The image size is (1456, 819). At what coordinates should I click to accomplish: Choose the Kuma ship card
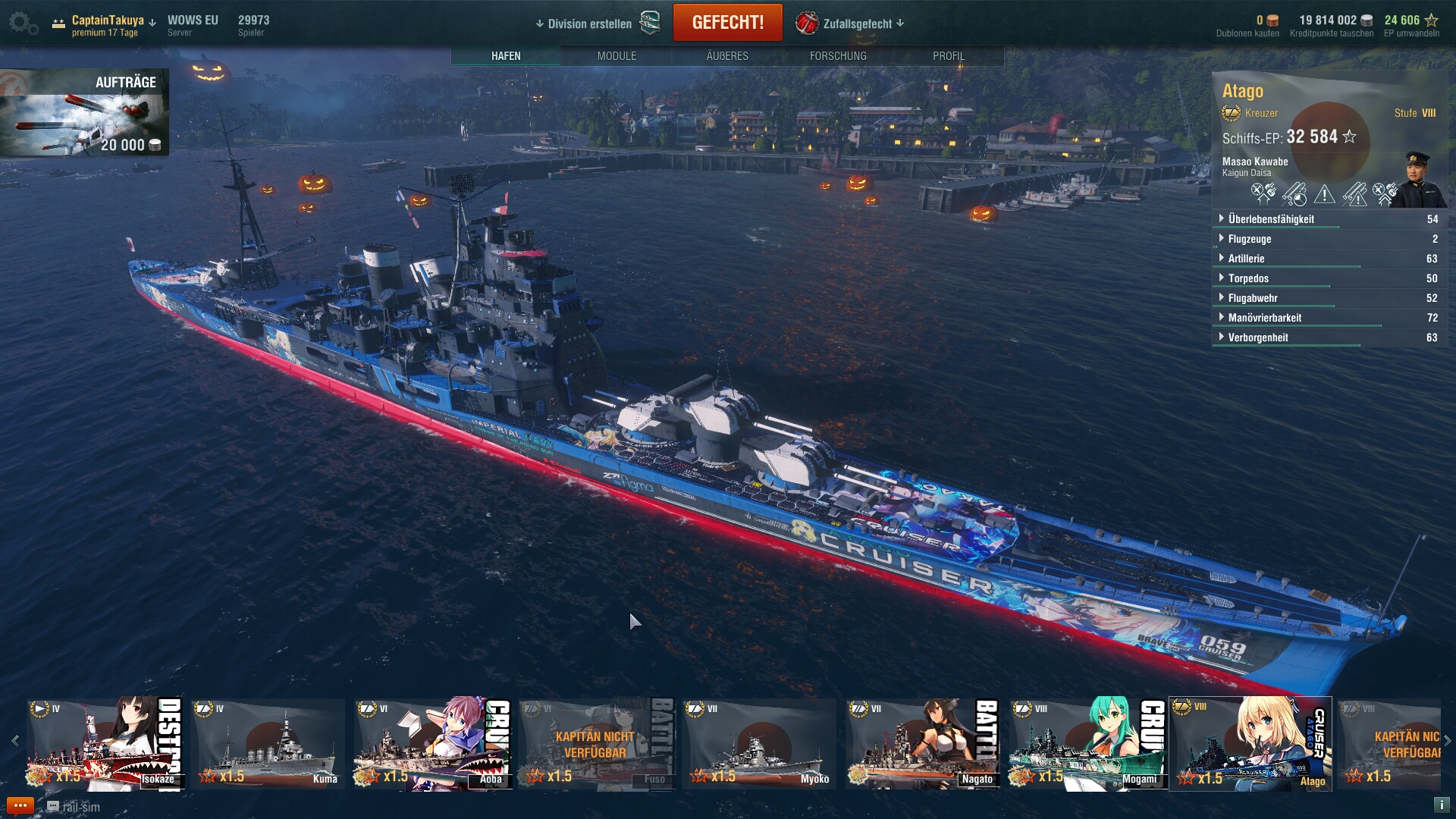(268, 744)
